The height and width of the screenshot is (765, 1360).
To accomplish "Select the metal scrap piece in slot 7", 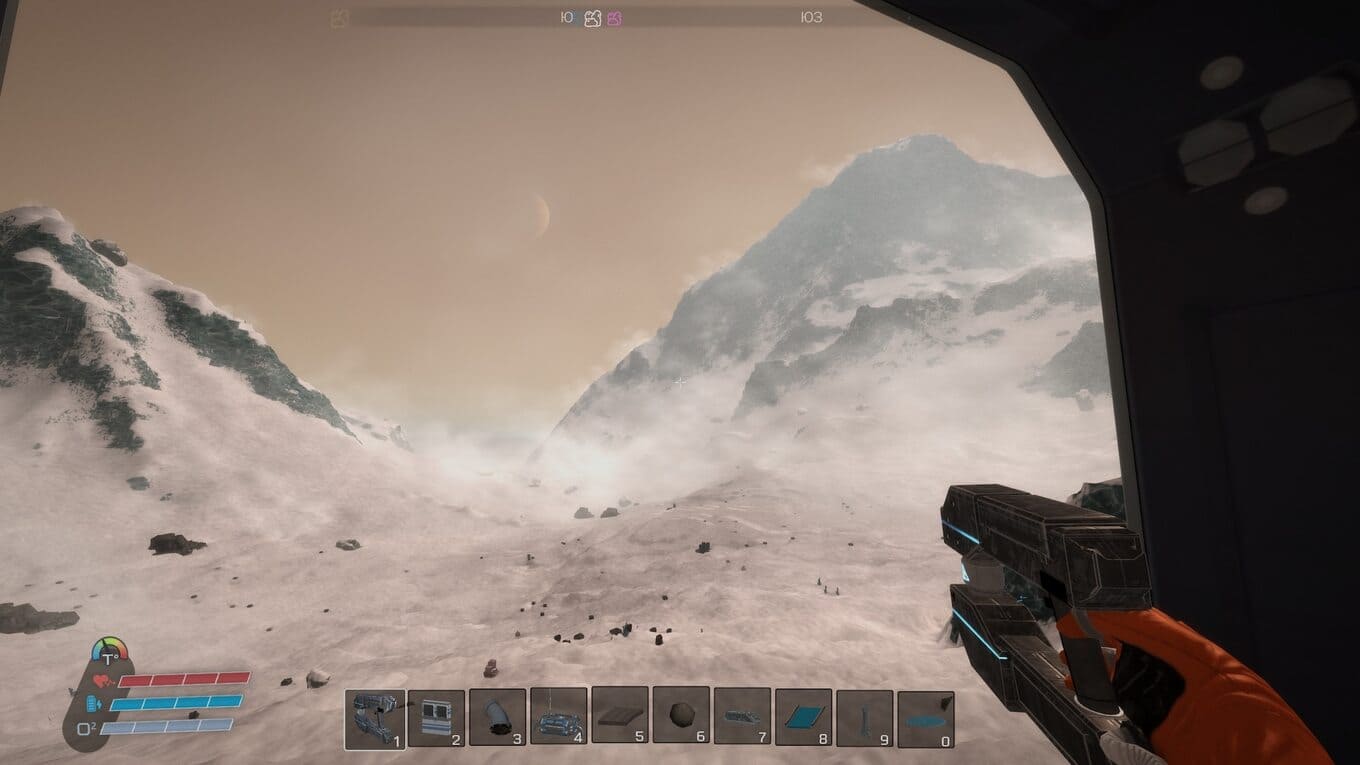I will (742, 717).
